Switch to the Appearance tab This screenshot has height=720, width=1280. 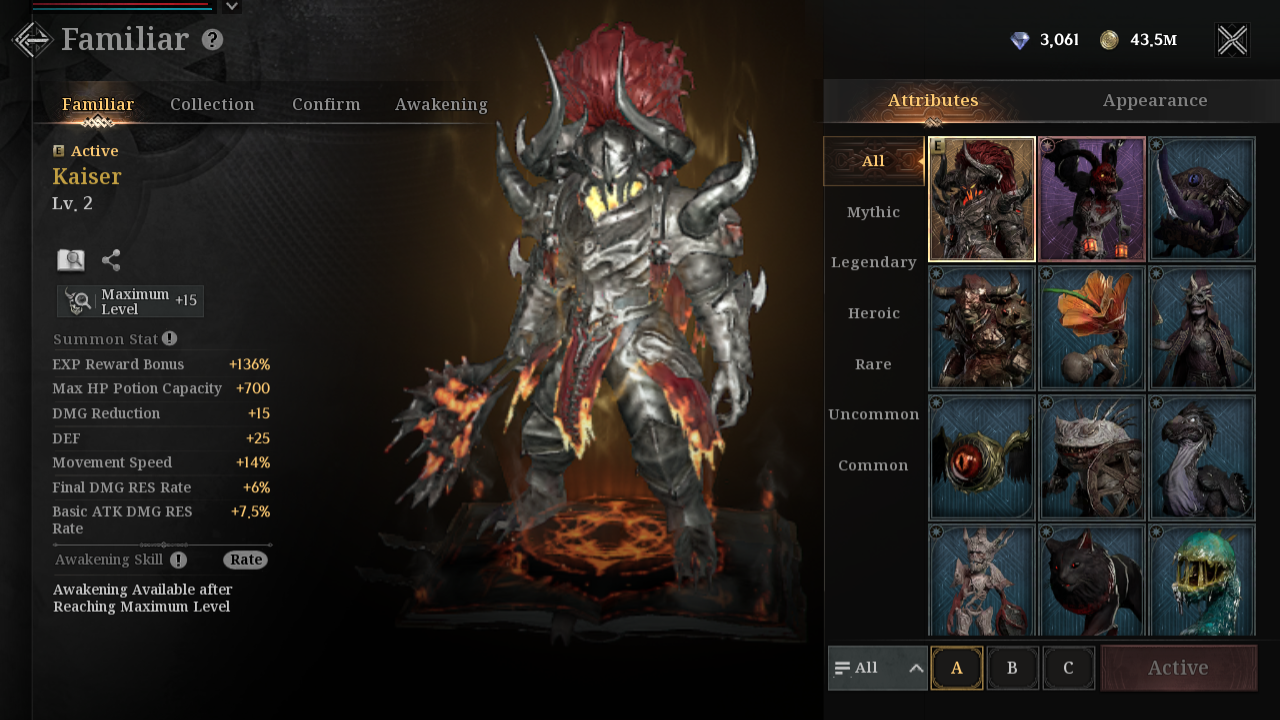point(1155,101)
